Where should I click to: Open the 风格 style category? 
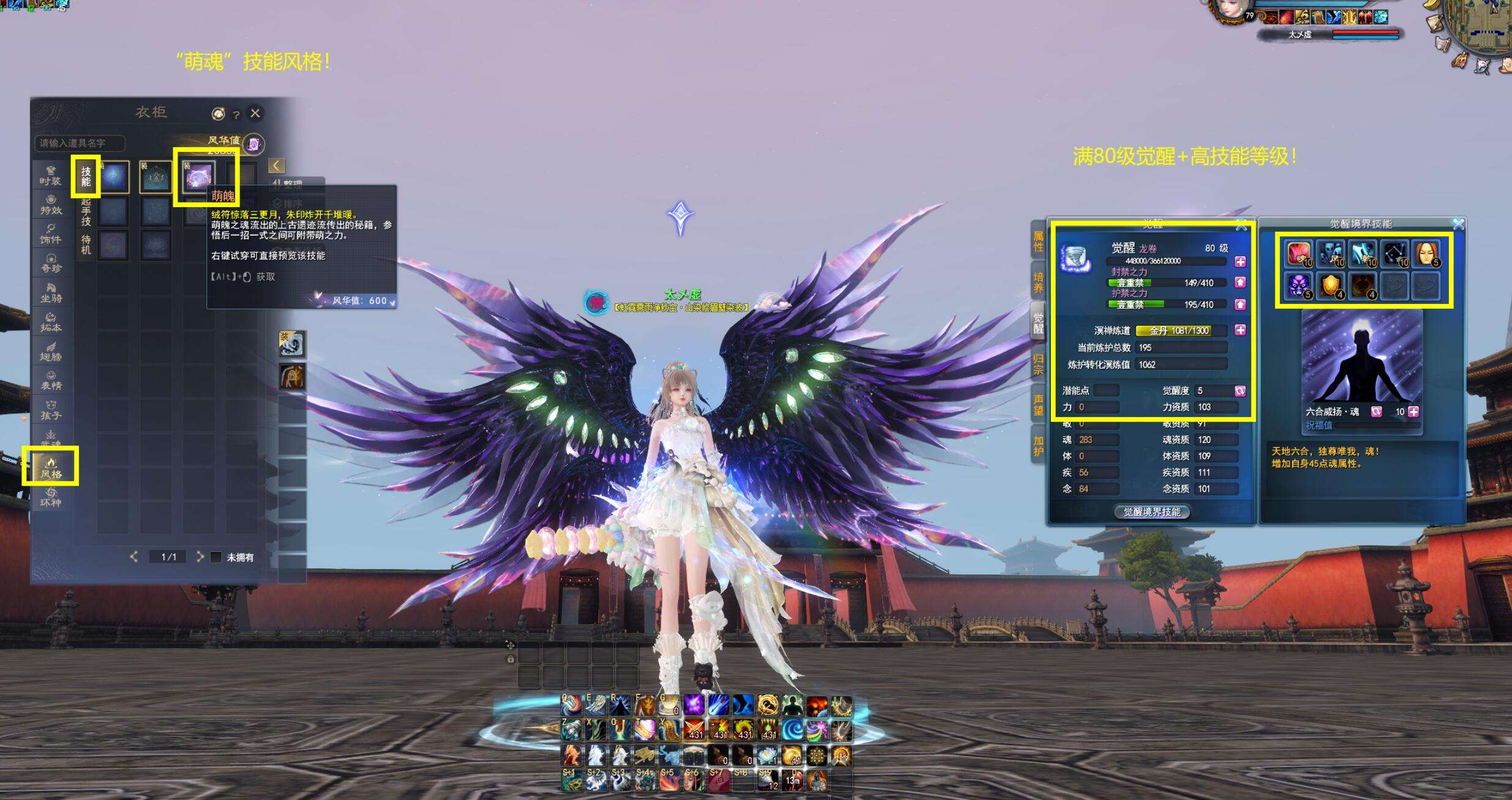tap(51, 467)
